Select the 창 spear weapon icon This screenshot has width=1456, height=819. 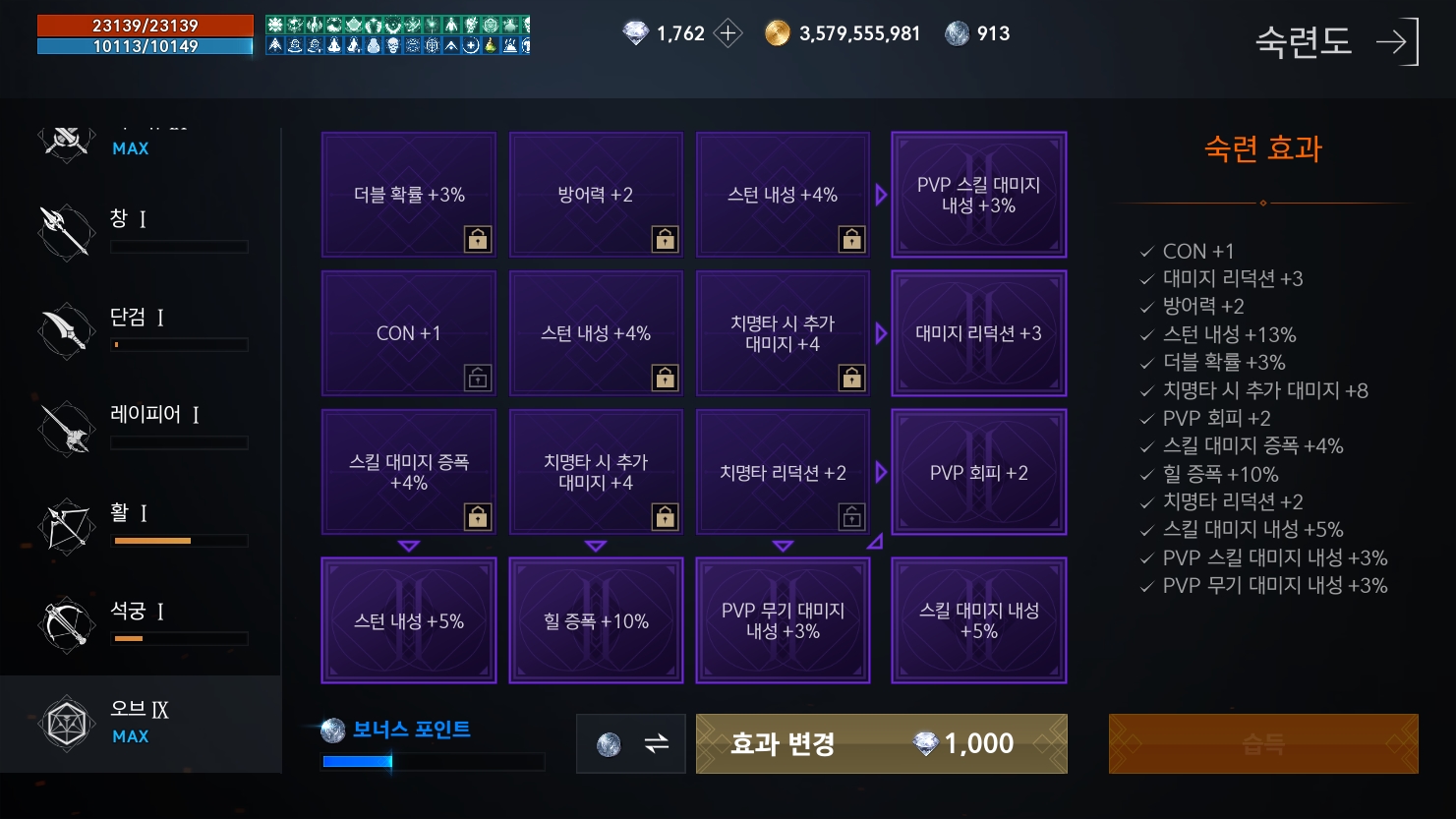[66, 232]
